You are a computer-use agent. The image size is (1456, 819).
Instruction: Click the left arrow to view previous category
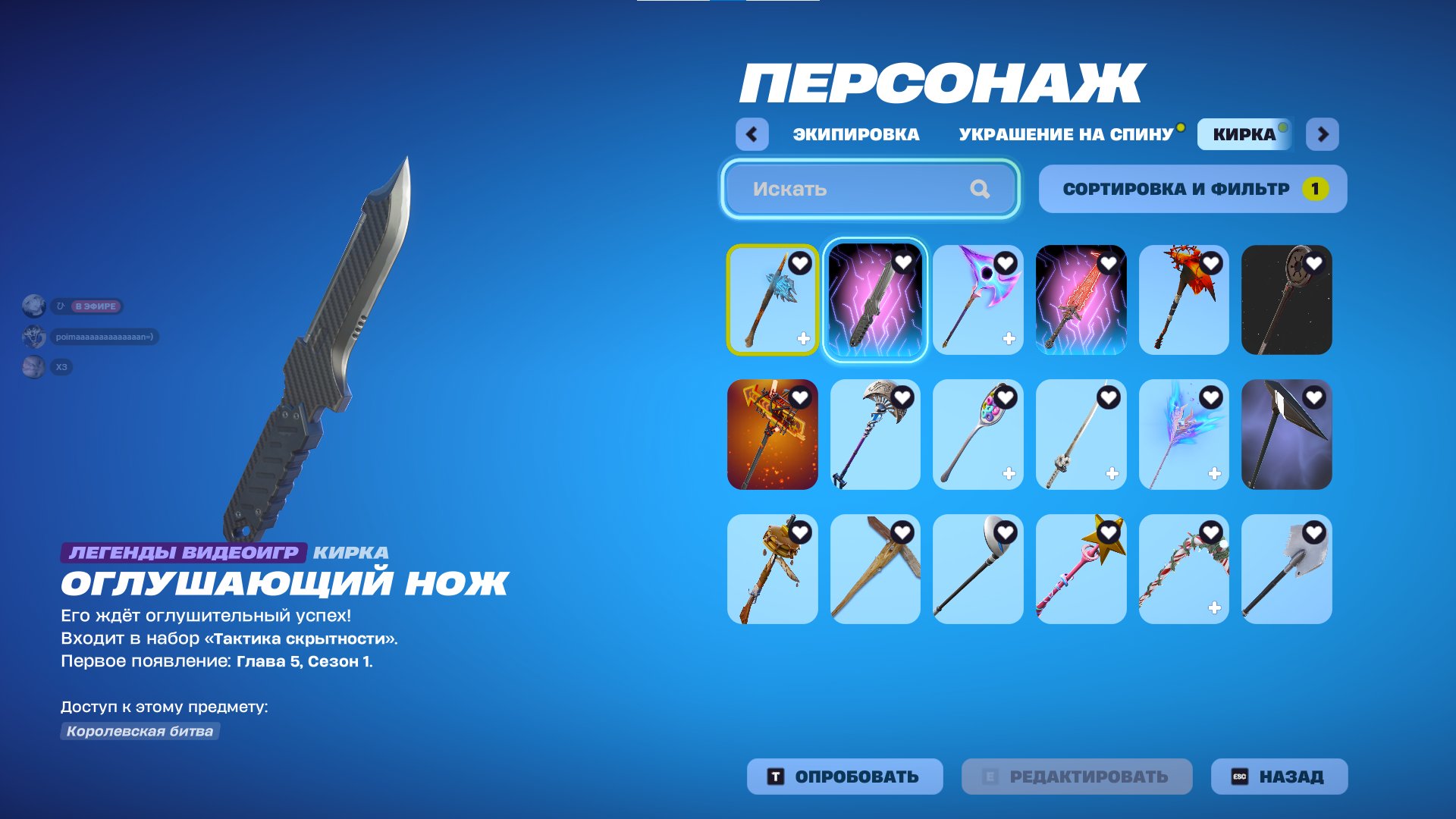[752, 133]
